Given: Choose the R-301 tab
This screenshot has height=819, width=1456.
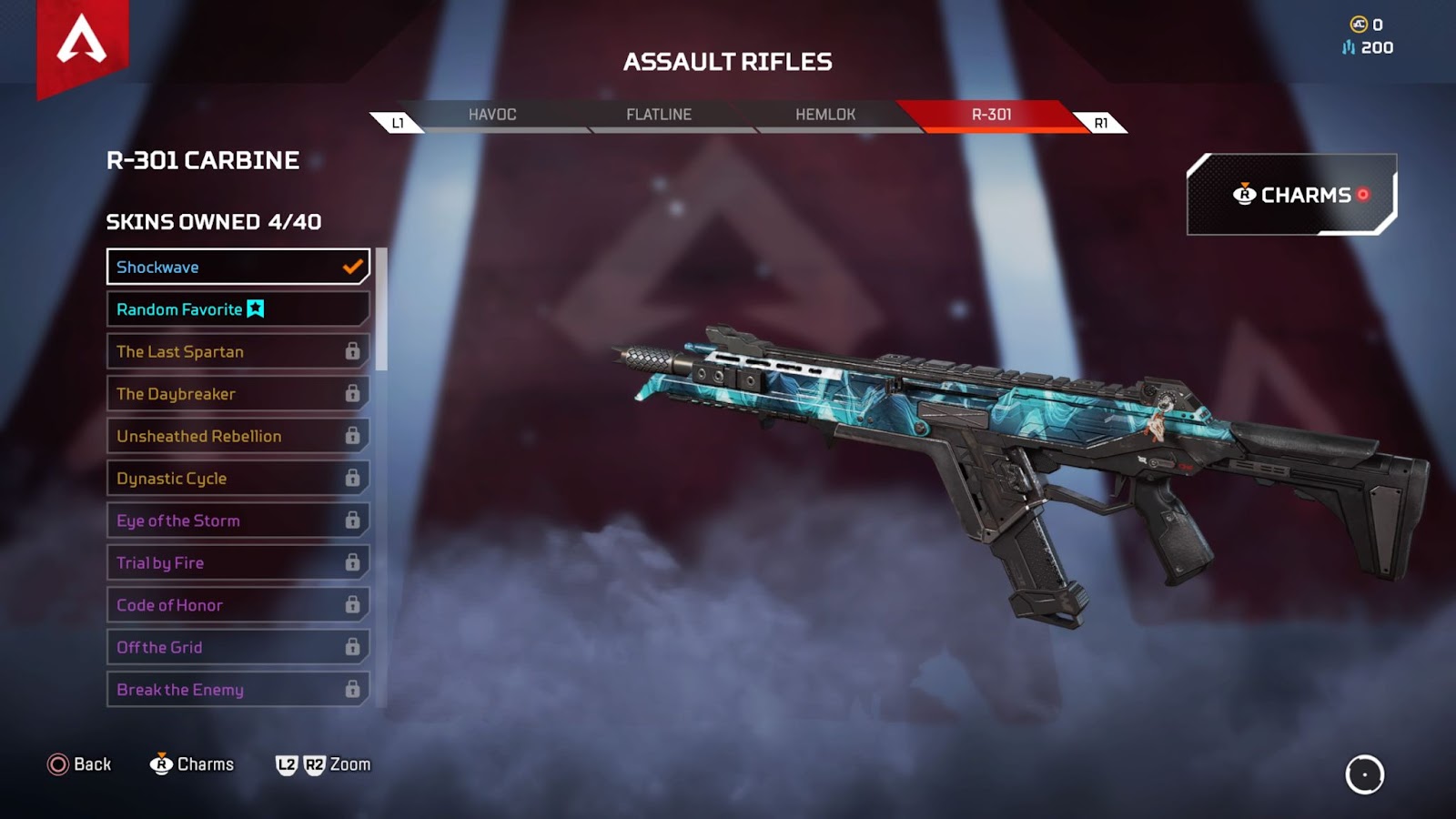Looking at the screenshot, I should click(991, 115).
